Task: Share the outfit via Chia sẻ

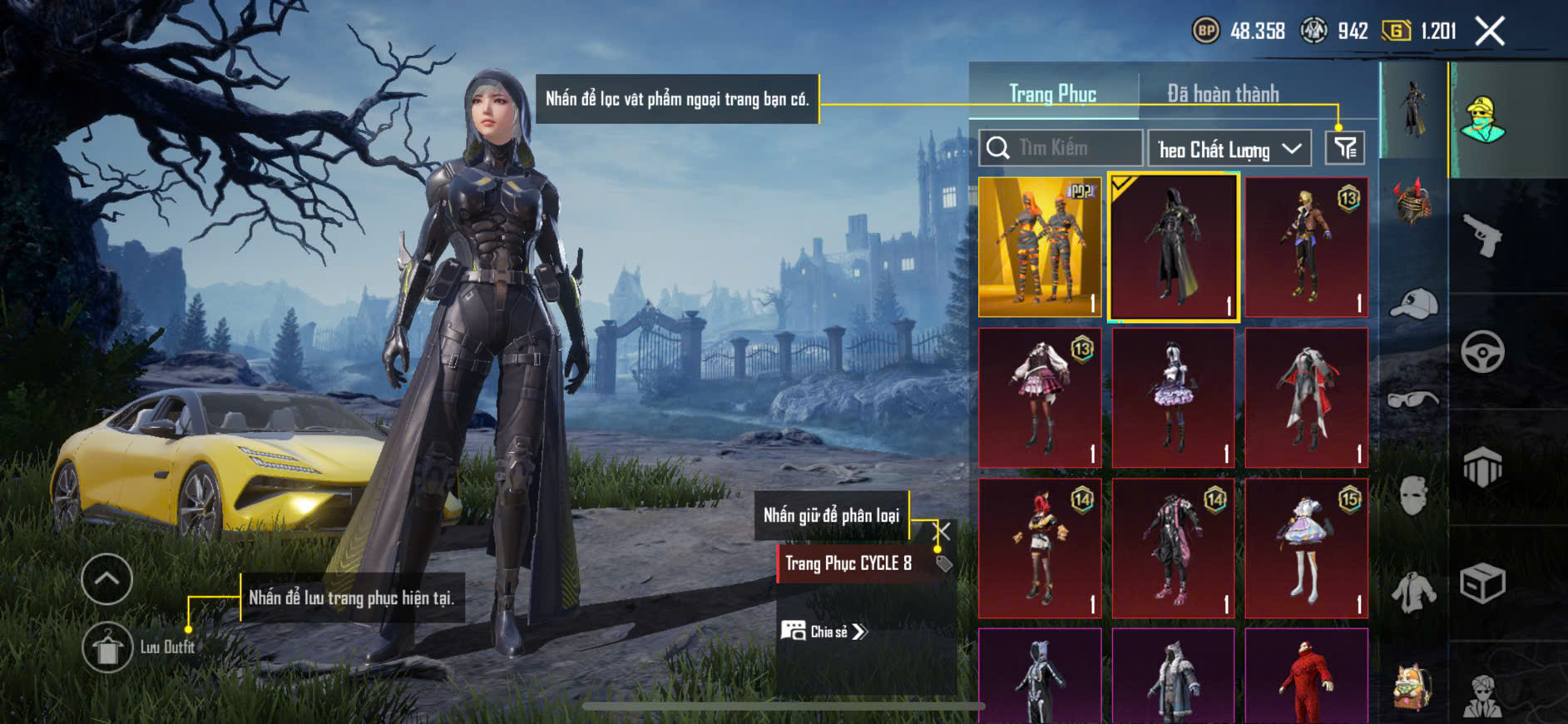Action: tap(825, 632)
